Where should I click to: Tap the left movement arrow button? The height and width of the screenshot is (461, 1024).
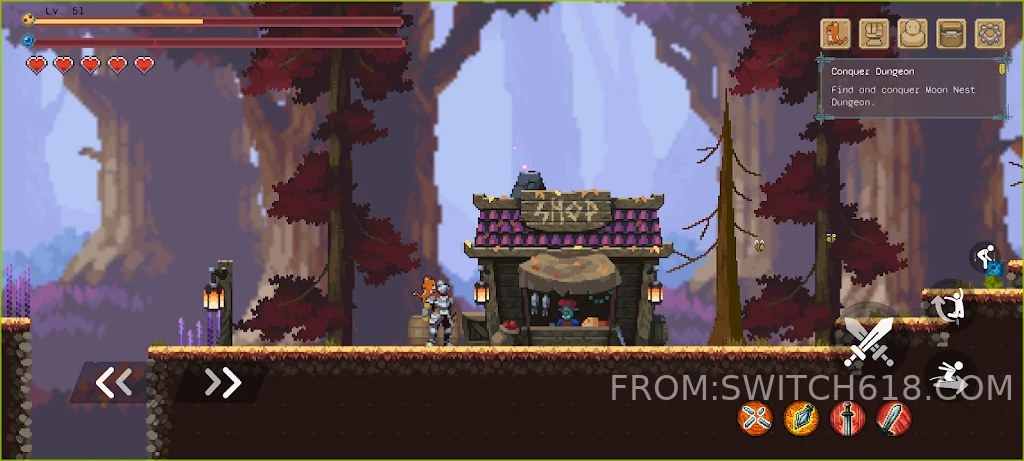tap(113, 382)
